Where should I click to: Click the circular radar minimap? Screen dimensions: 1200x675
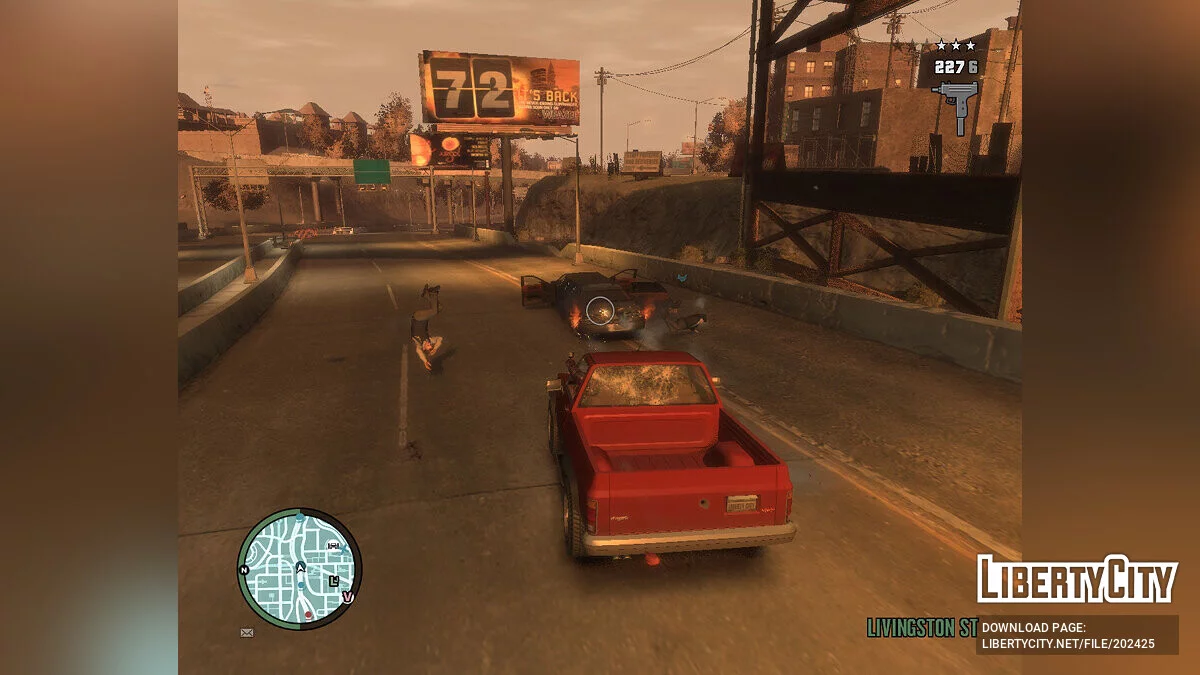click(x=299, y=568)
